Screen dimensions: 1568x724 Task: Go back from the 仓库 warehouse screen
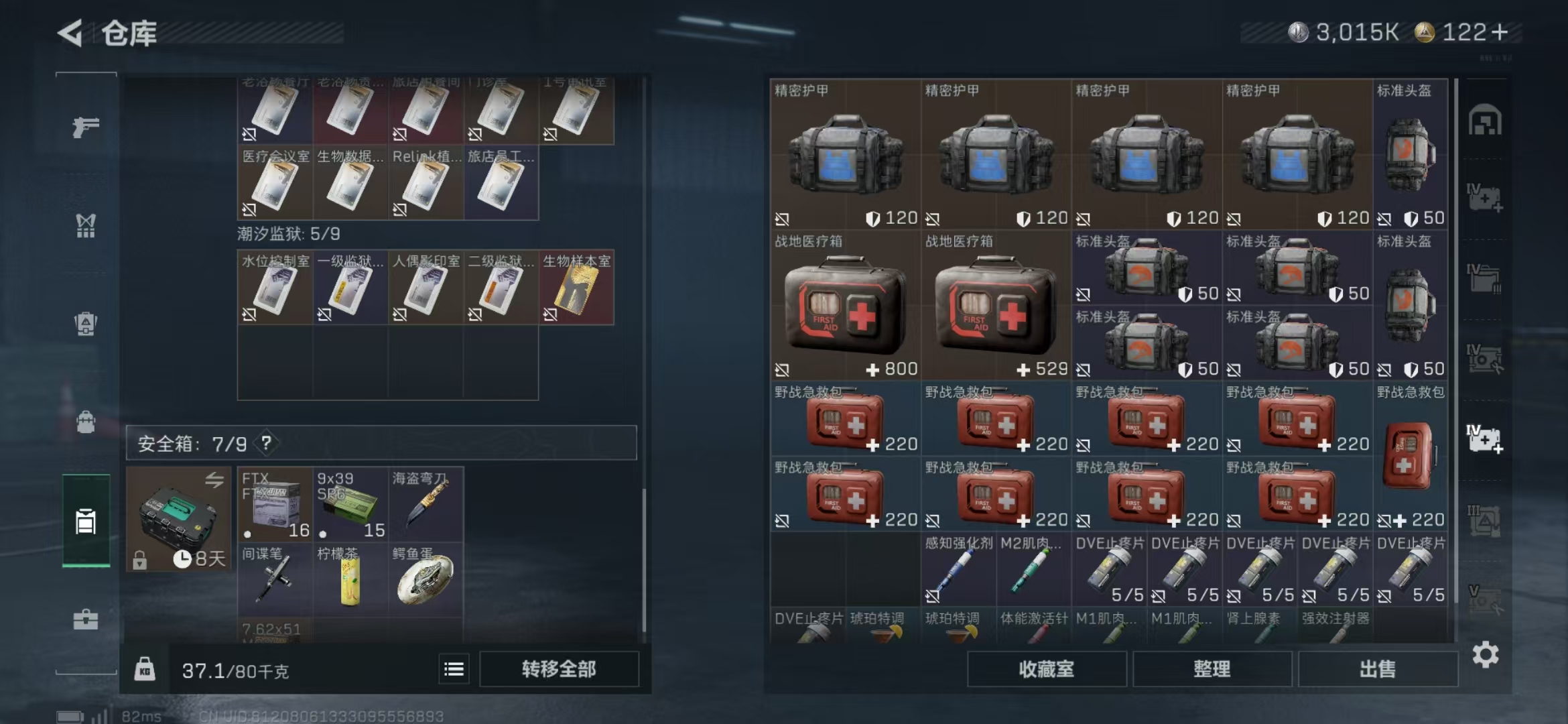(x=70, y=33)
